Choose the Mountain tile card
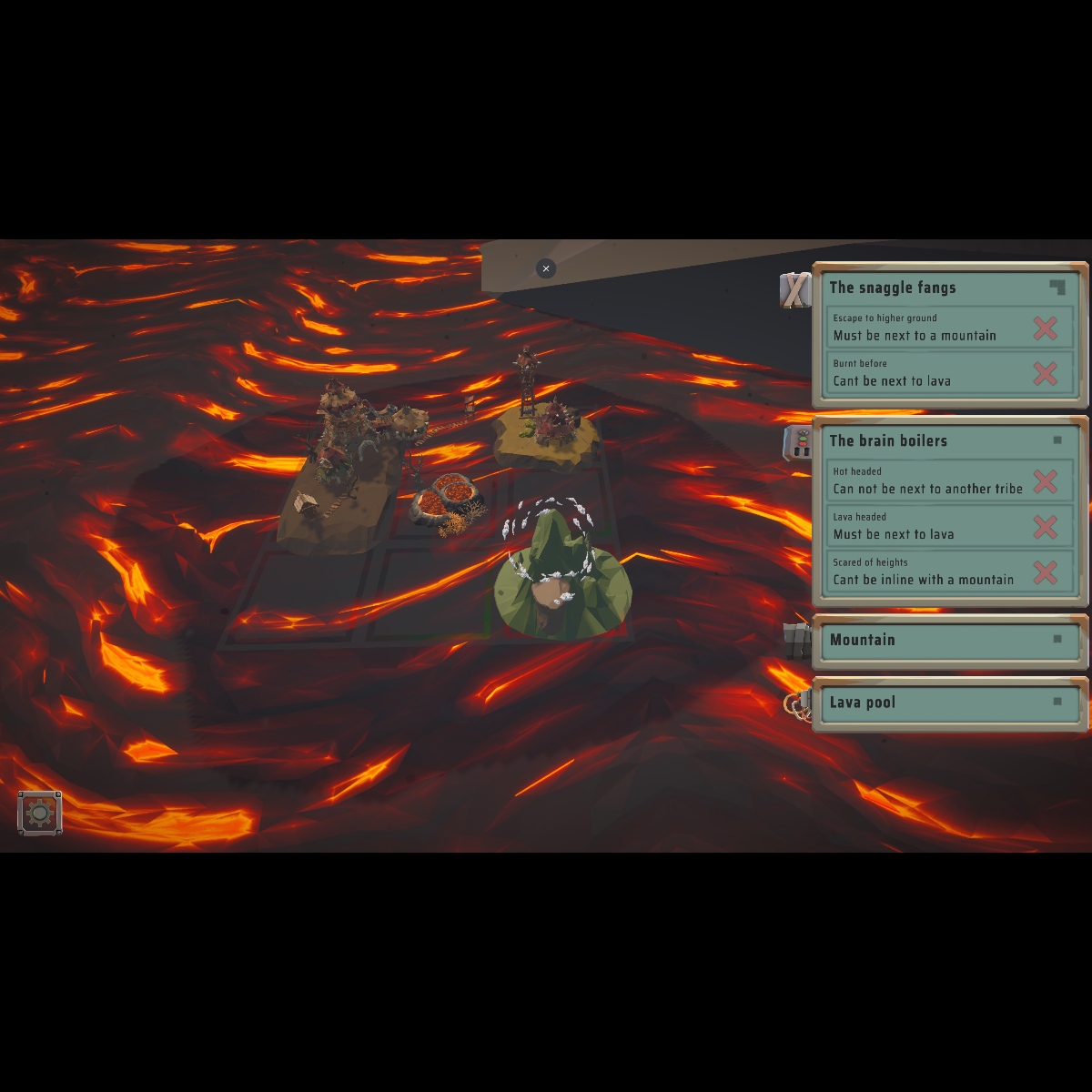This screenshot has height=1092, width=1092. click(x=948, y=640)
